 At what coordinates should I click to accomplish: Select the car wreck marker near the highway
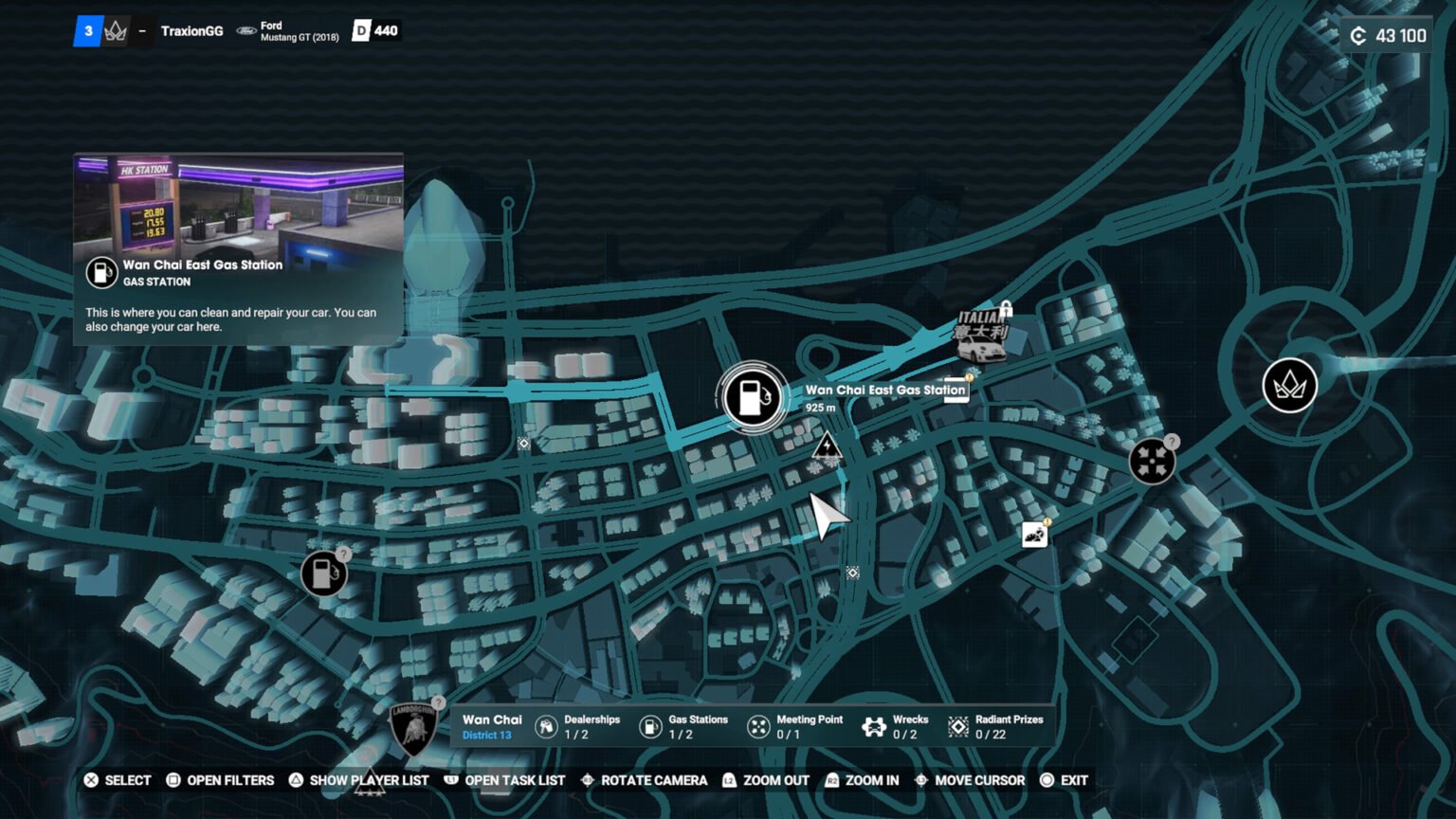click(1034, 536)
